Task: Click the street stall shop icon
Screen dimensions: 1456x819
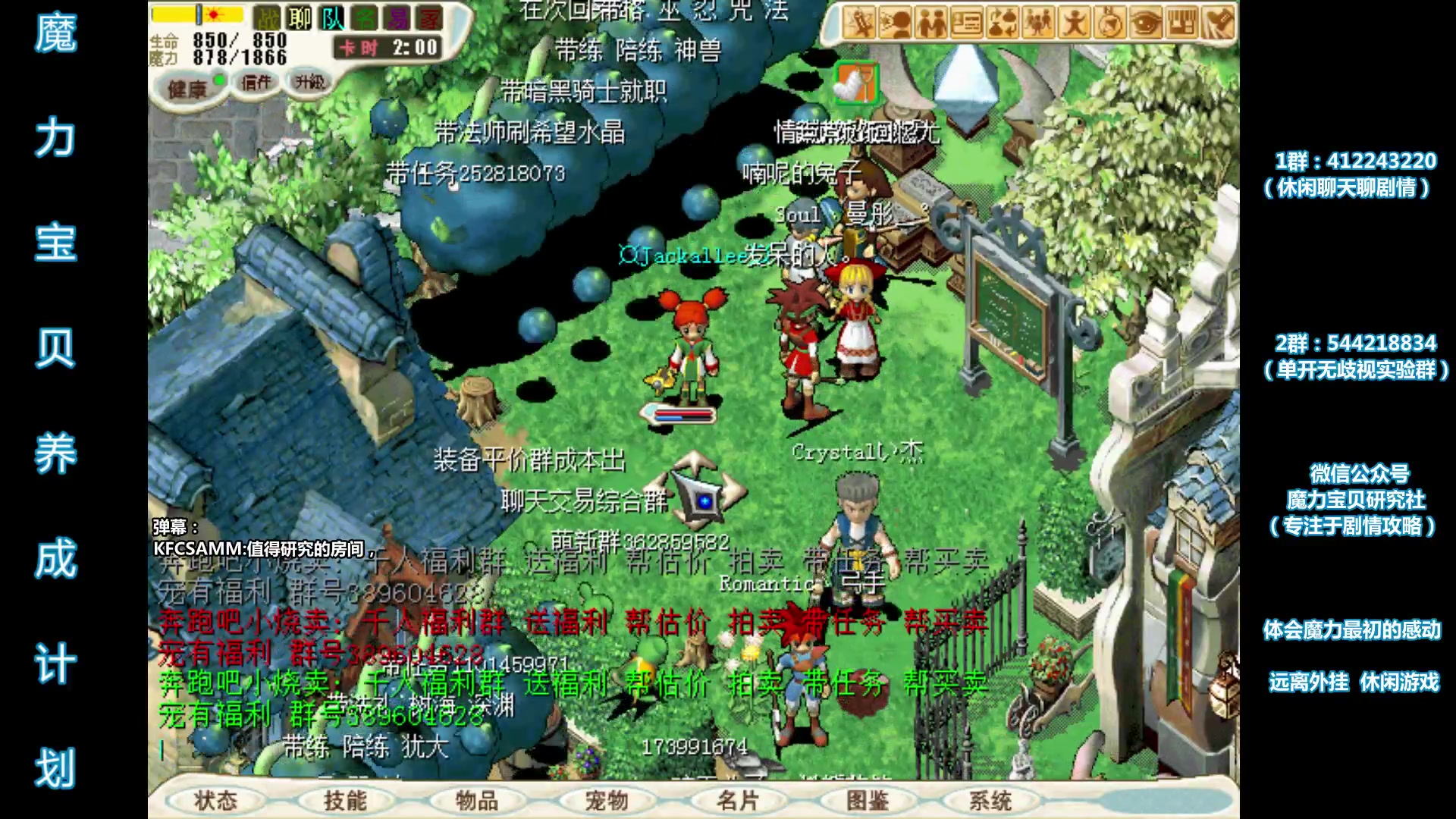Action: coord(1181,21)
